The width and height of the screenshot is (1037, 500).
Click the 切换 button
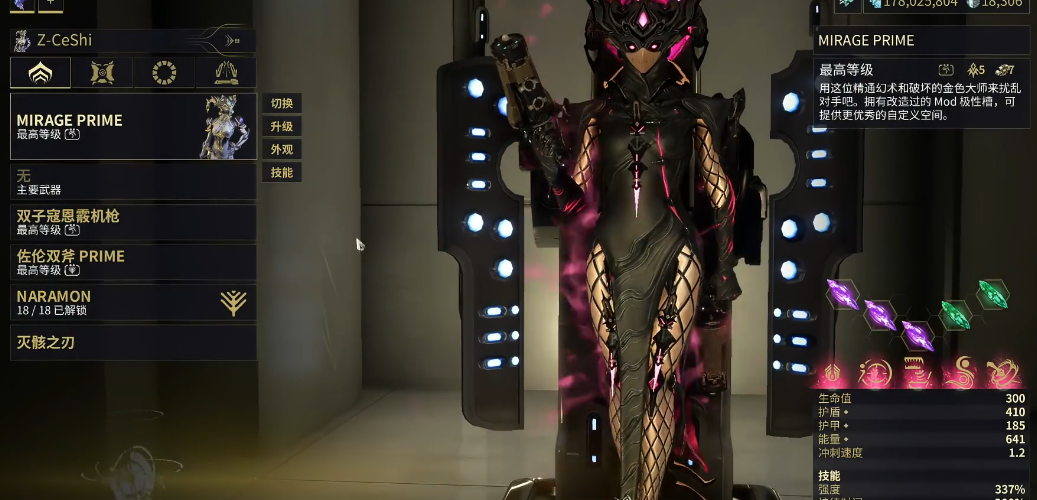tap(282, 104)
